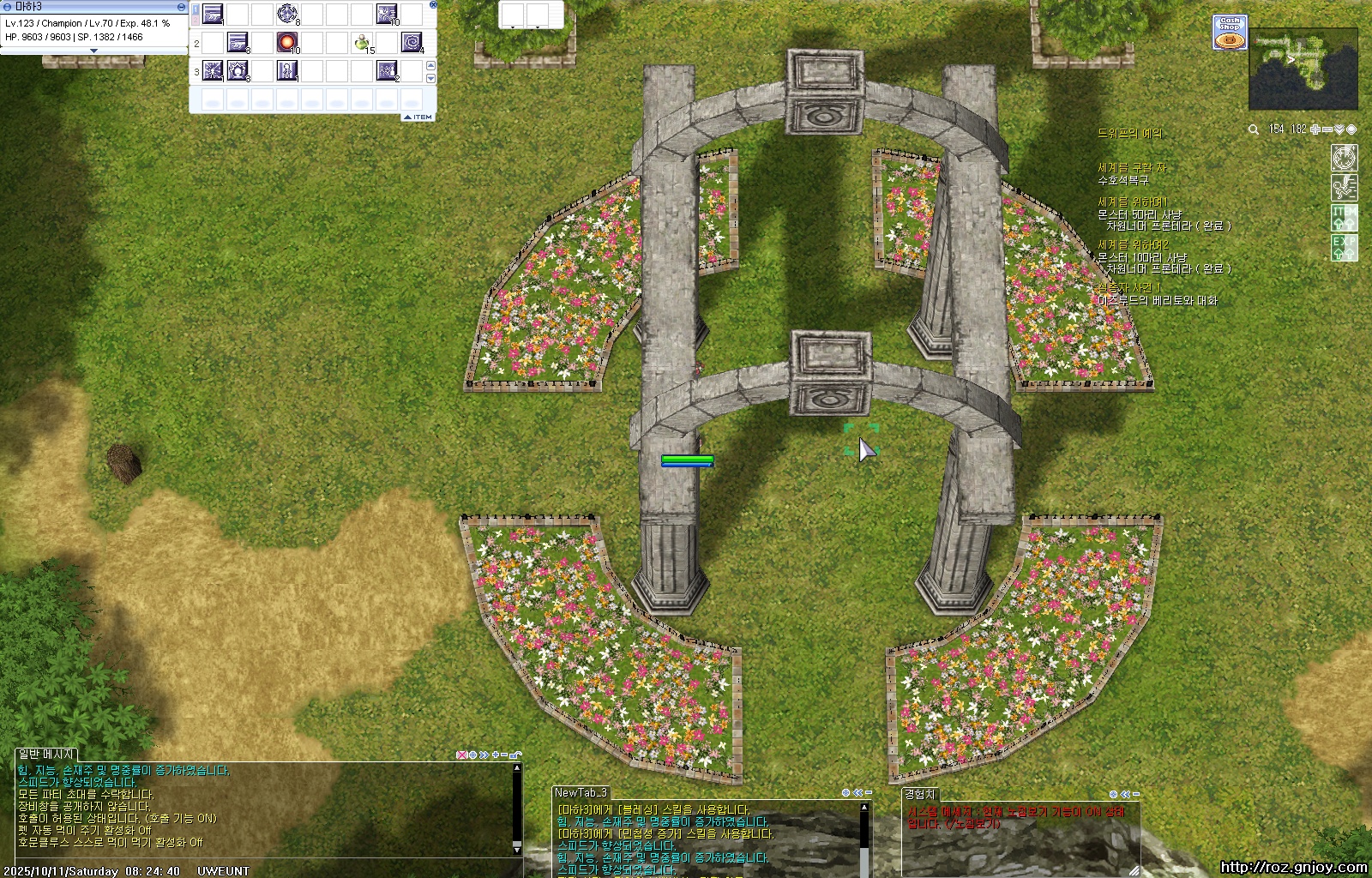
Task: Click the minimap
Action: coord(1303,69)
